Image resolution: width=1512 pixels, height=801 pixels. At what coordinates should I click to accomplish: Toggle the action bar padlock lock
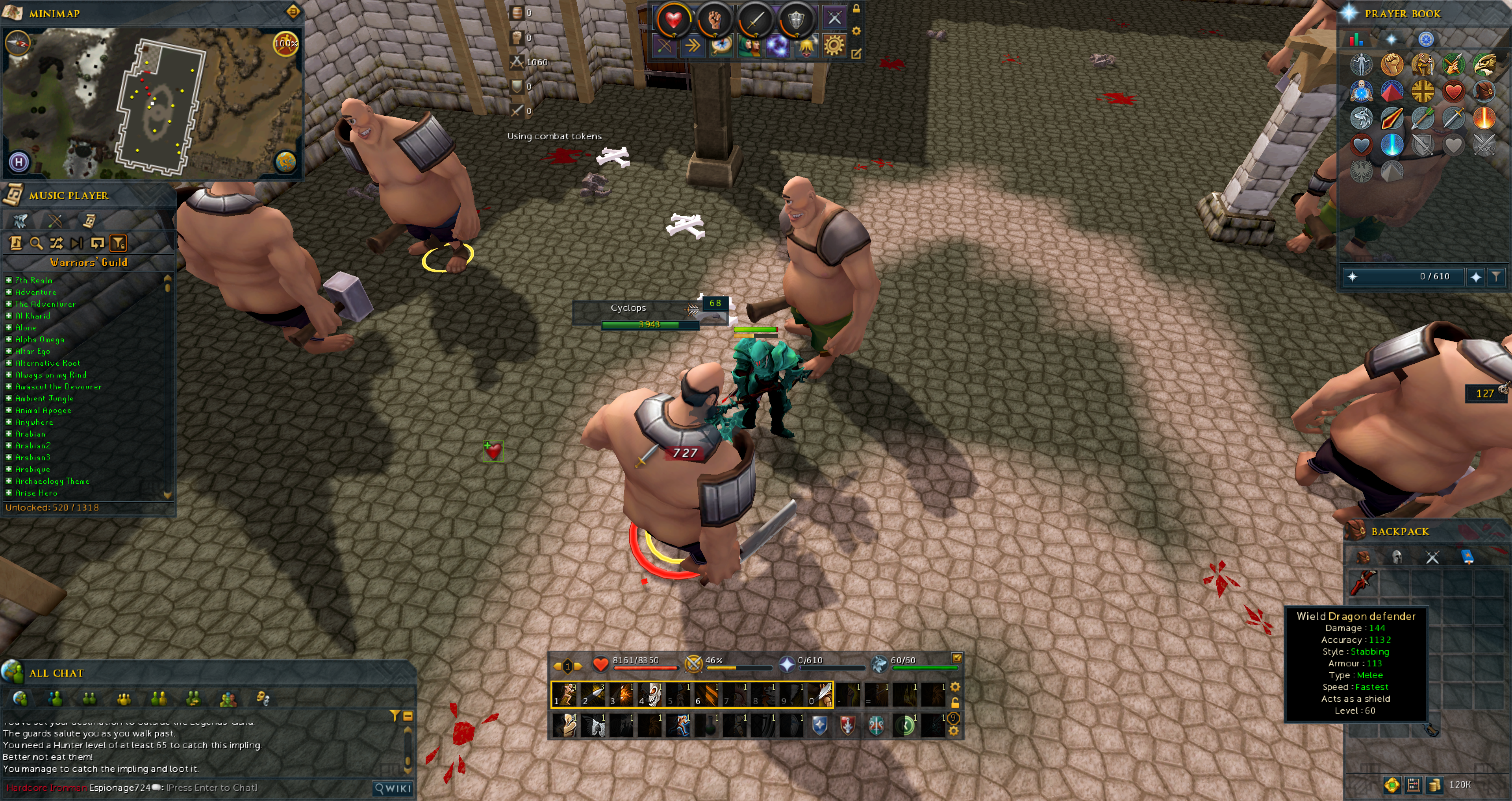(955, 703)
